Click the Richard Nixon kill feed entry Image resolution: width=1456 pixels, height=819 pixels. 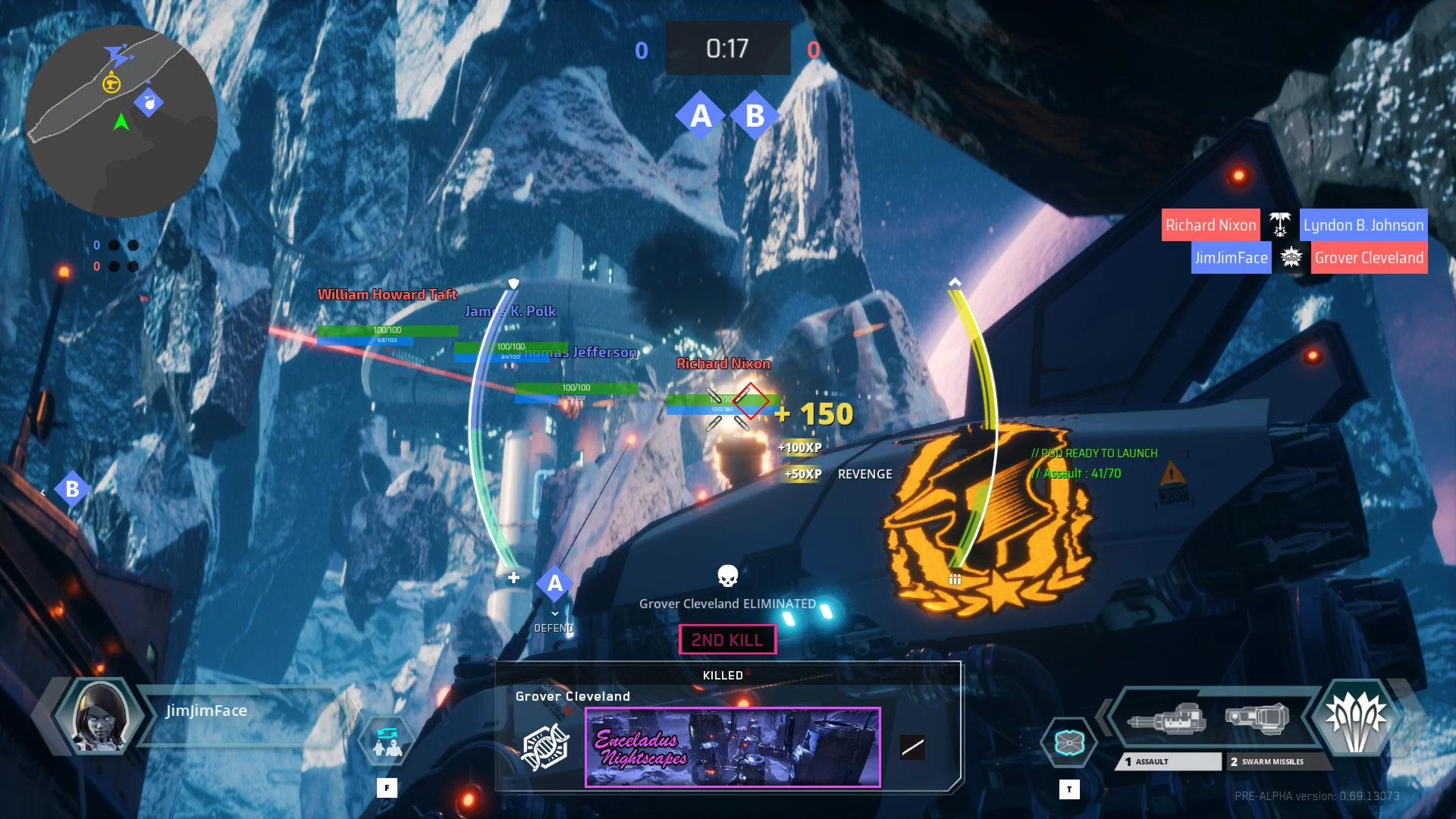[1210, 225]
